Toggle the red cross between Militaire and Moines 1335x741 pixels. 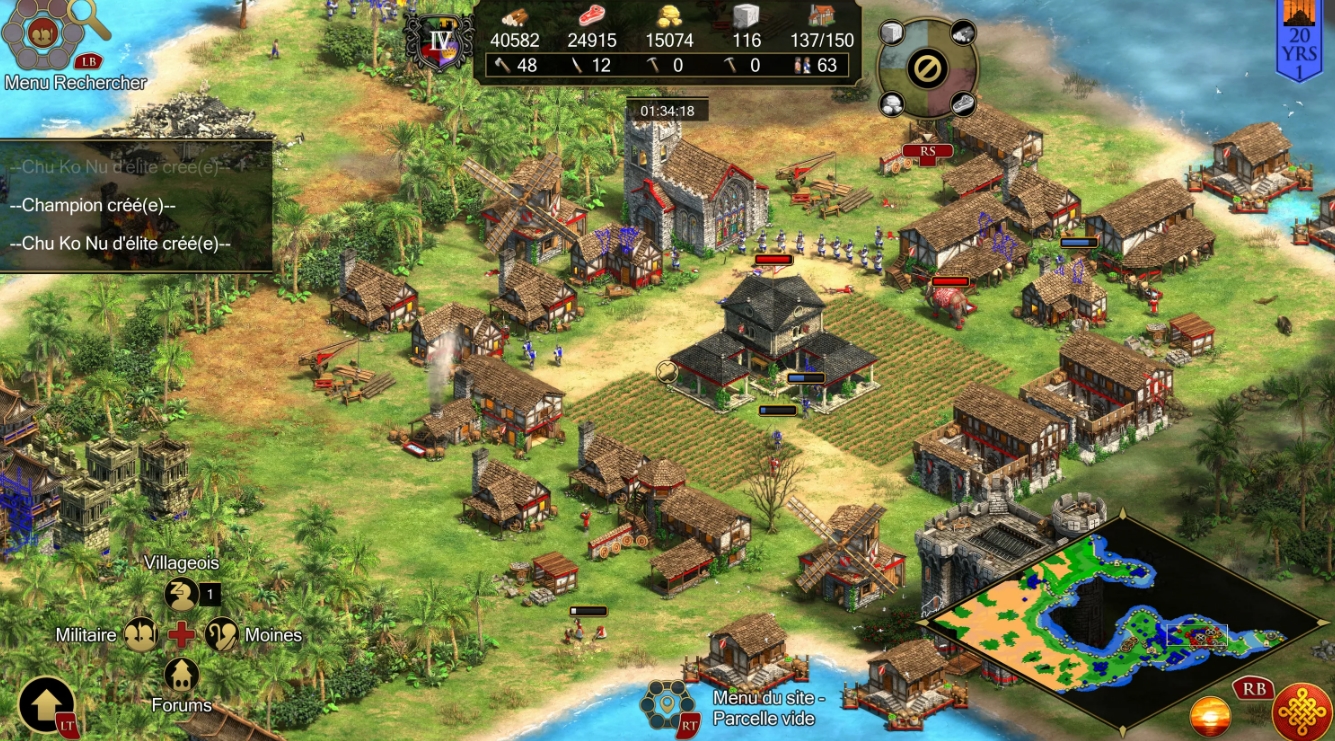[x=184, y=634]
